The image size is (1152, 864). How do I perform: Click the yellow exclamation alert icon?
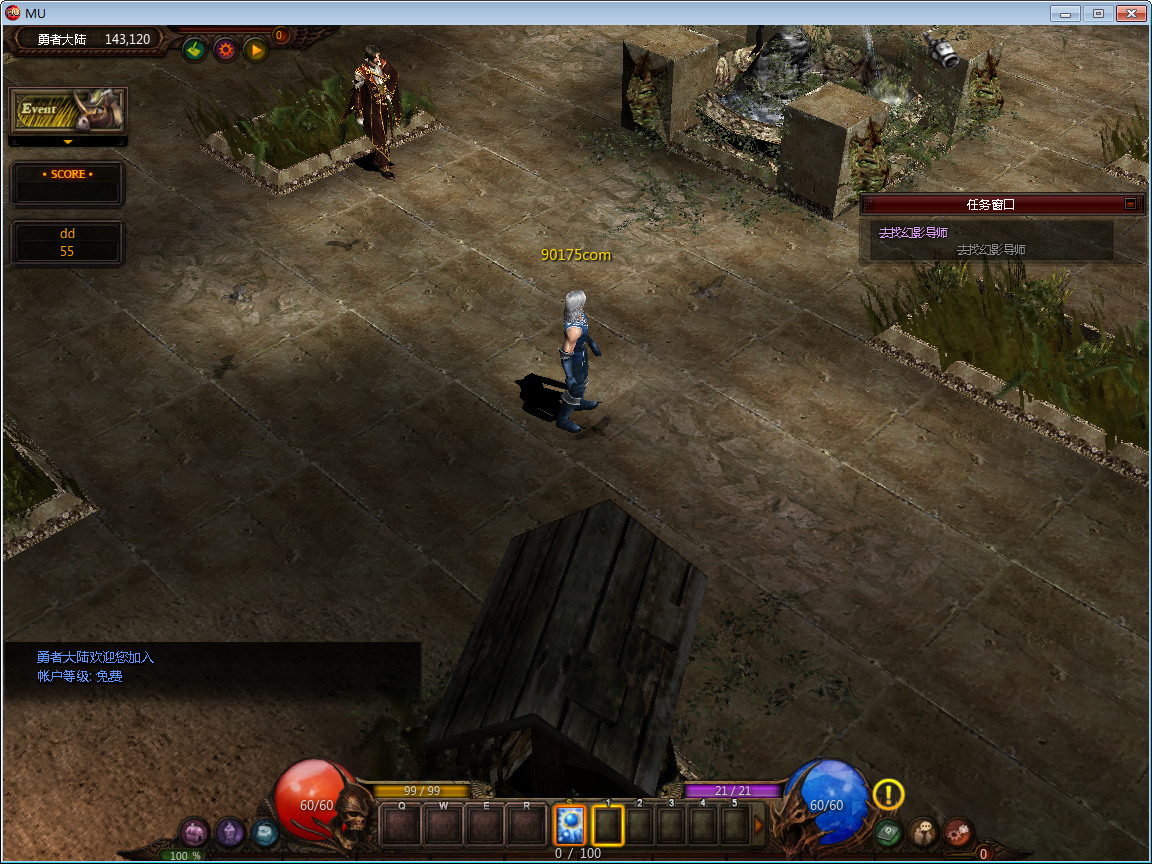[x=888, y=794]
